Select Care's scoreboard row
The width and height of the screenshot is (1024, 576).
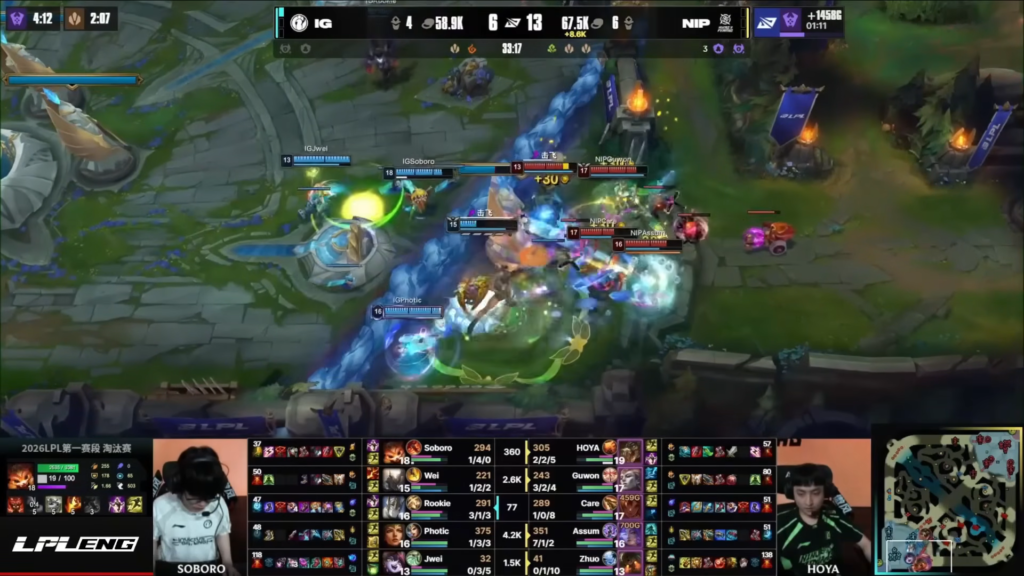[585, 507]
